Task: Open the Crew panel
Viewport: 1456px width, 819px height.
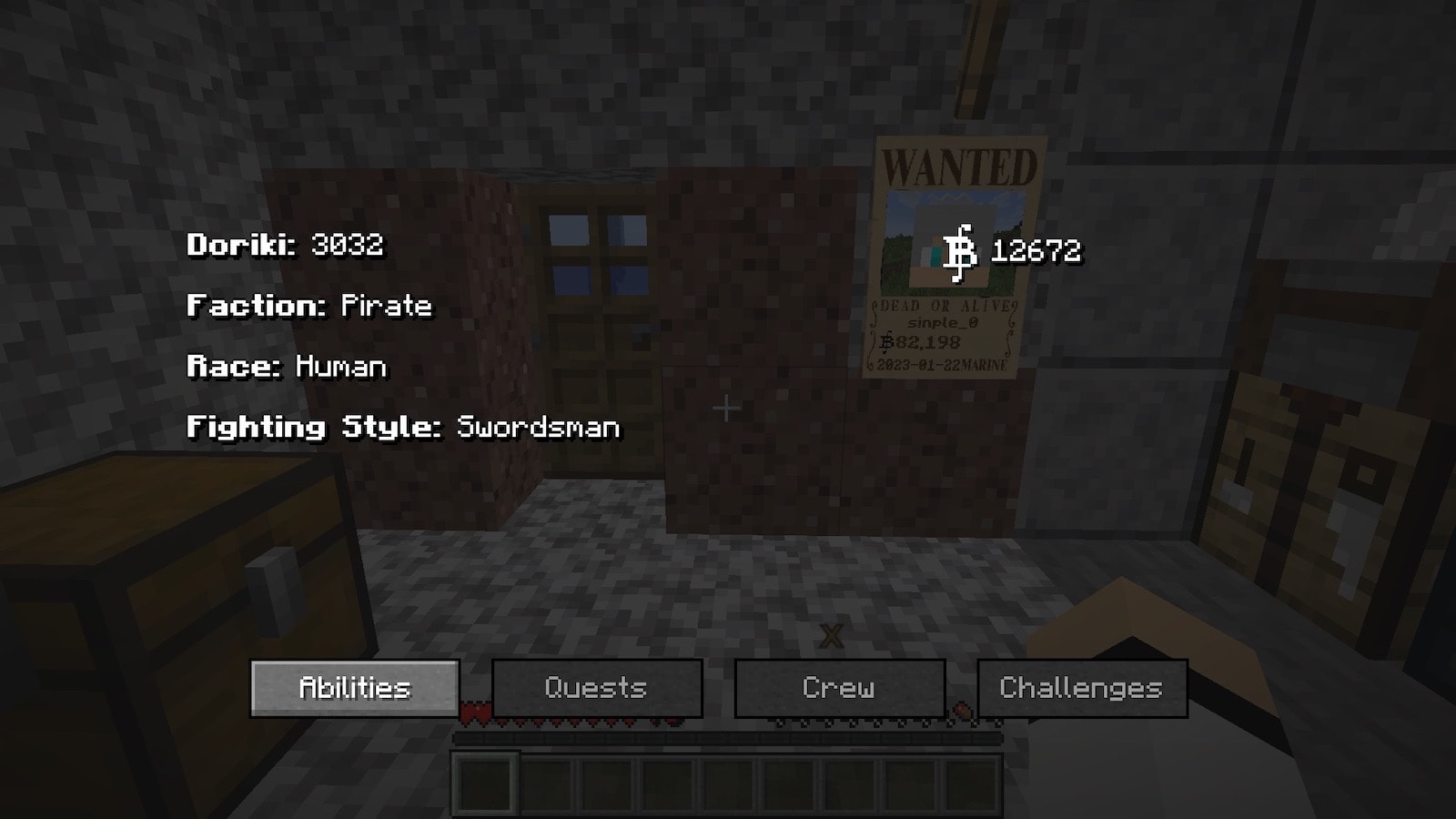Action: (839, 688)
